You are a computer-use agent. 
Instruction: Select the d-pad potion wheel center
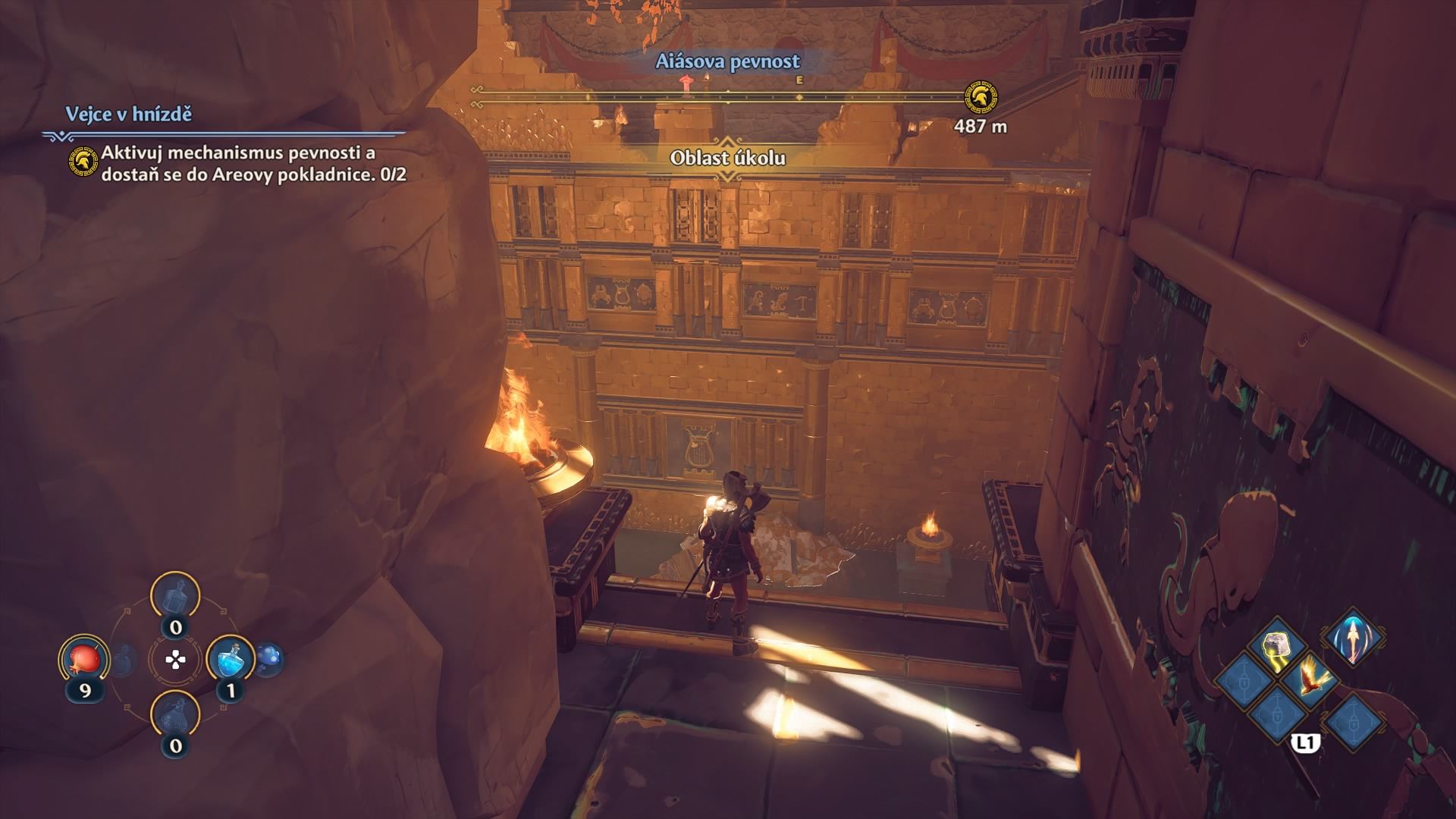[175, 660]
